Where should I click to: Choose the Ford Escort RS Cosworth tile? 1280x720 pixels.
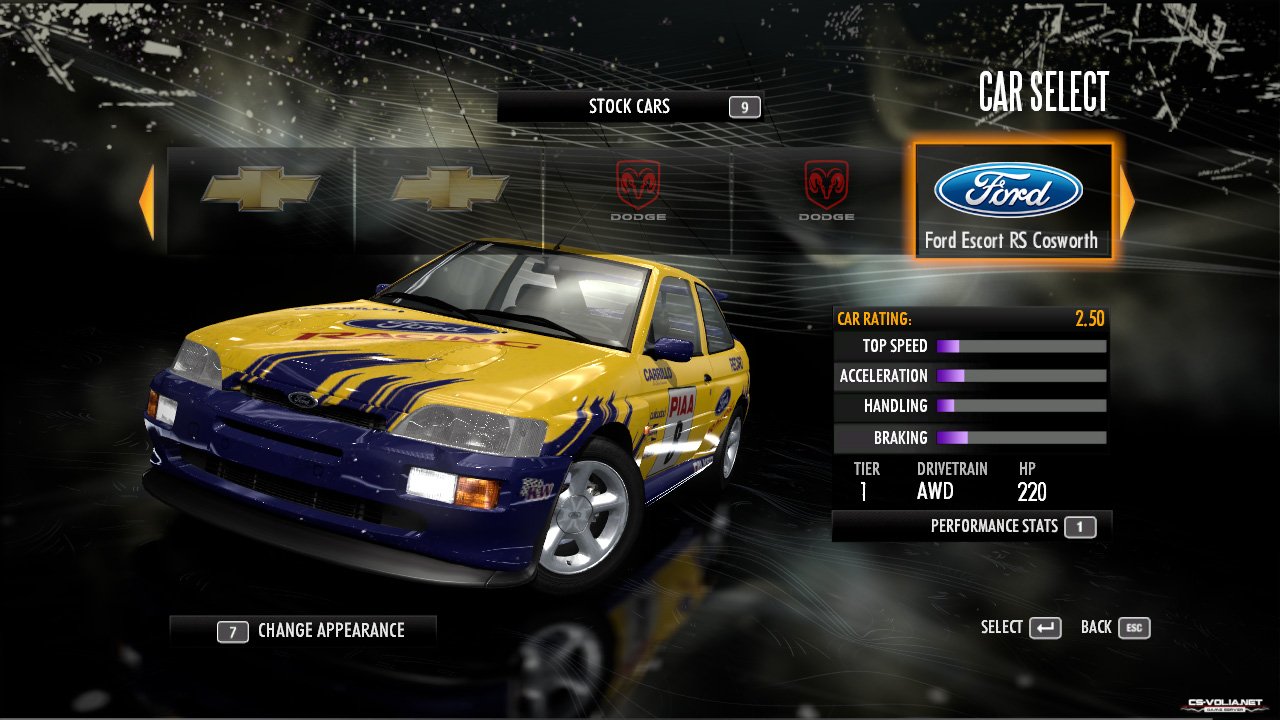[x=1011, y=201]
